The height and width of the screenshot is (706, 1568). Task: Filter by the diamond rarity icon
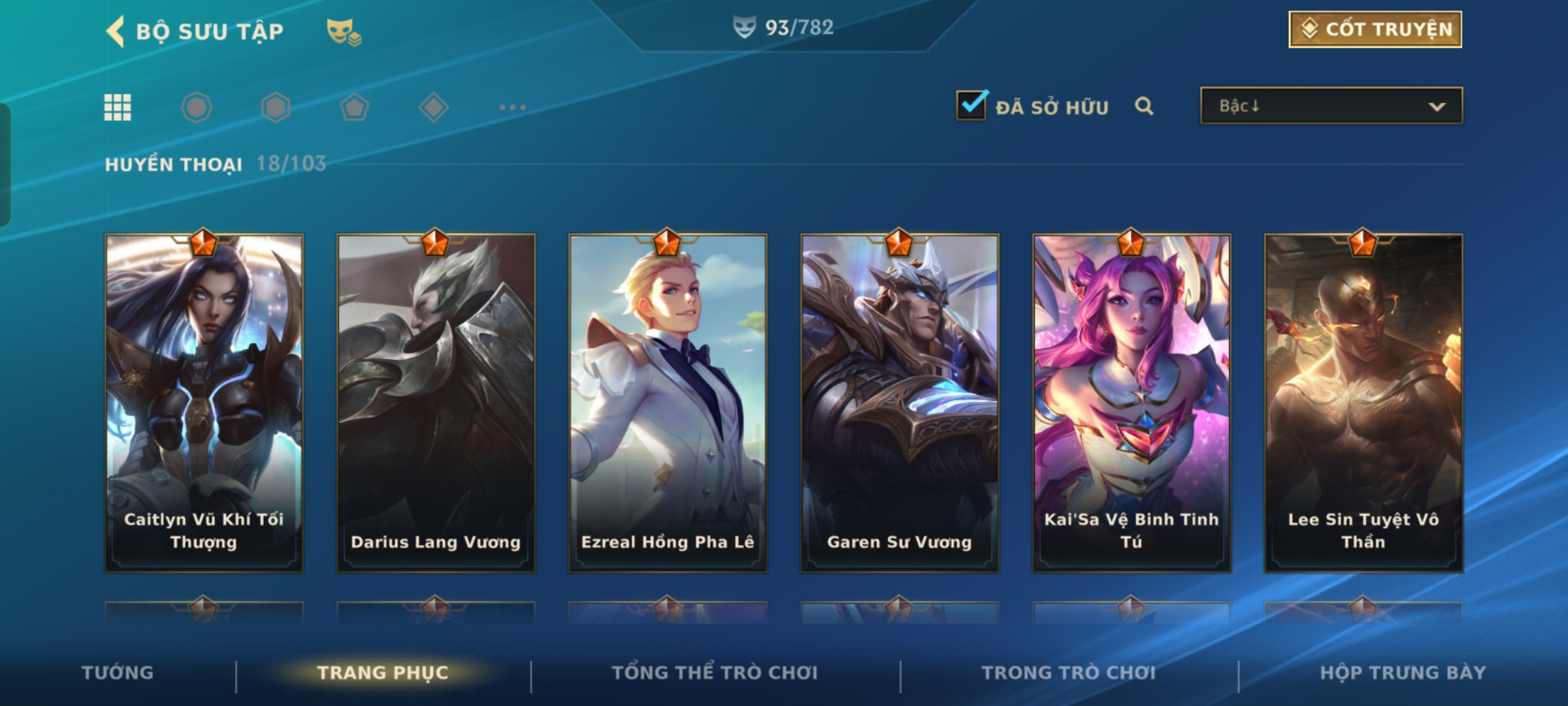point(433,107)
